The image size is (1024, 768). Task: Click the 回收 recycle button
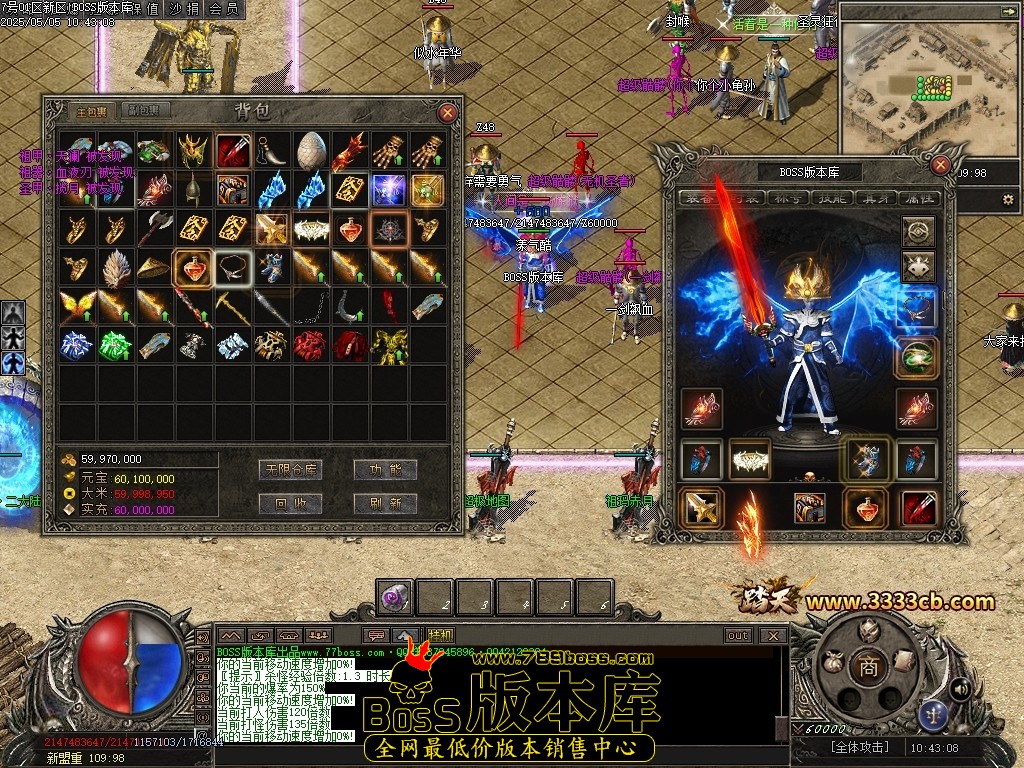pyautogui.click(x=290, y=503)
